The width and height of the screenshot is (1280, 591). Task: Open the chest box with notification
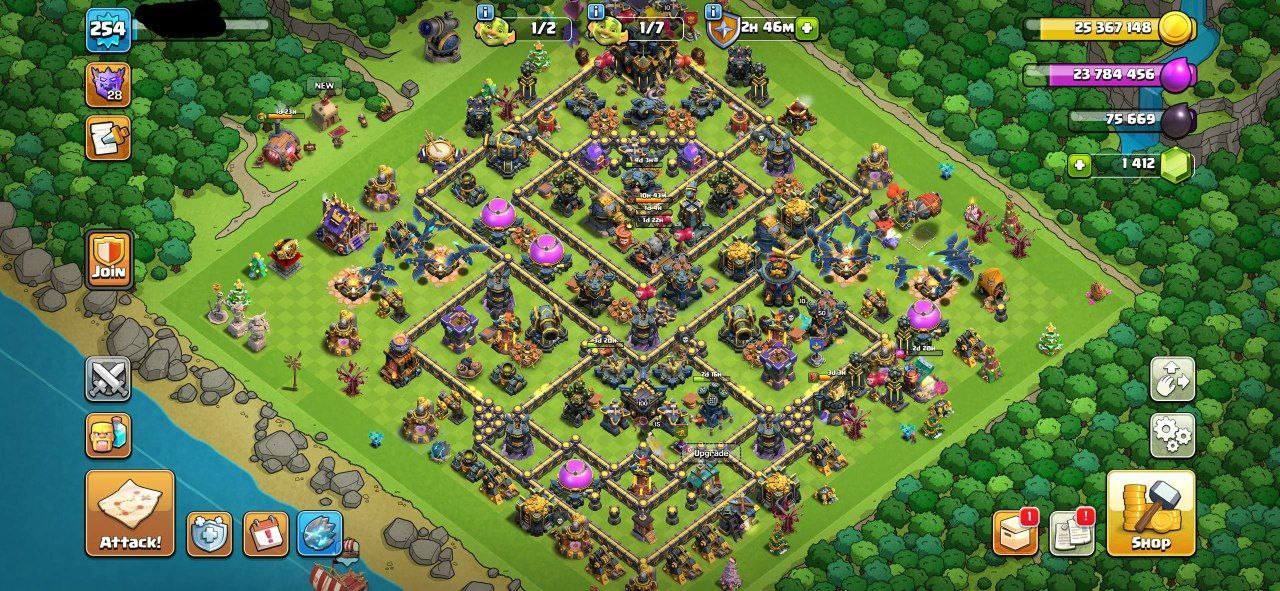[1015, 532]
